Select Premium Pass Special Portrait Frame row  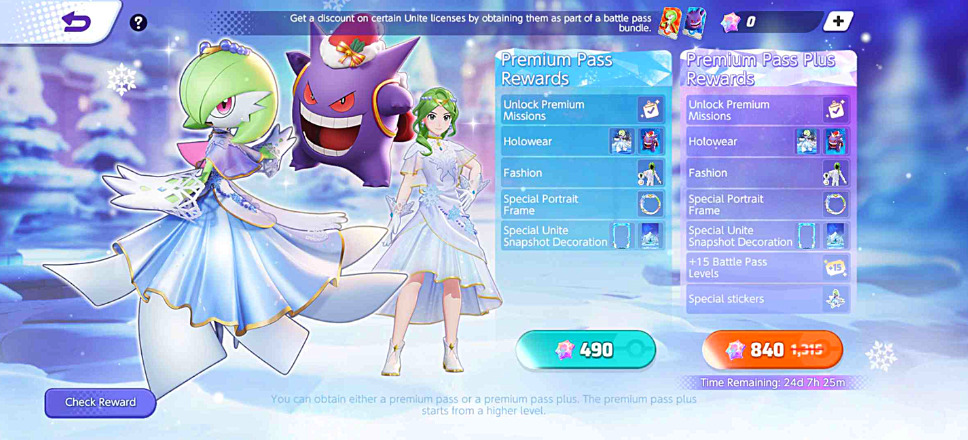583,204
